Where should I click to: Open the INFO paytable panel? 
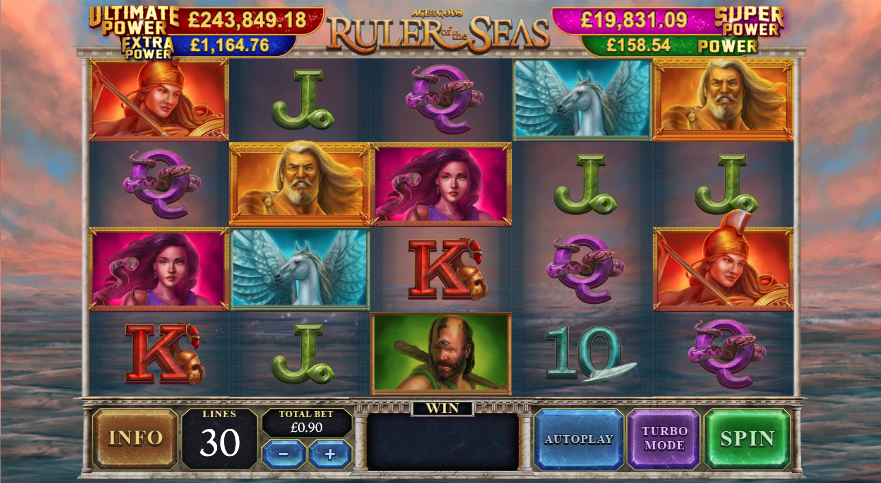(134, 438)
